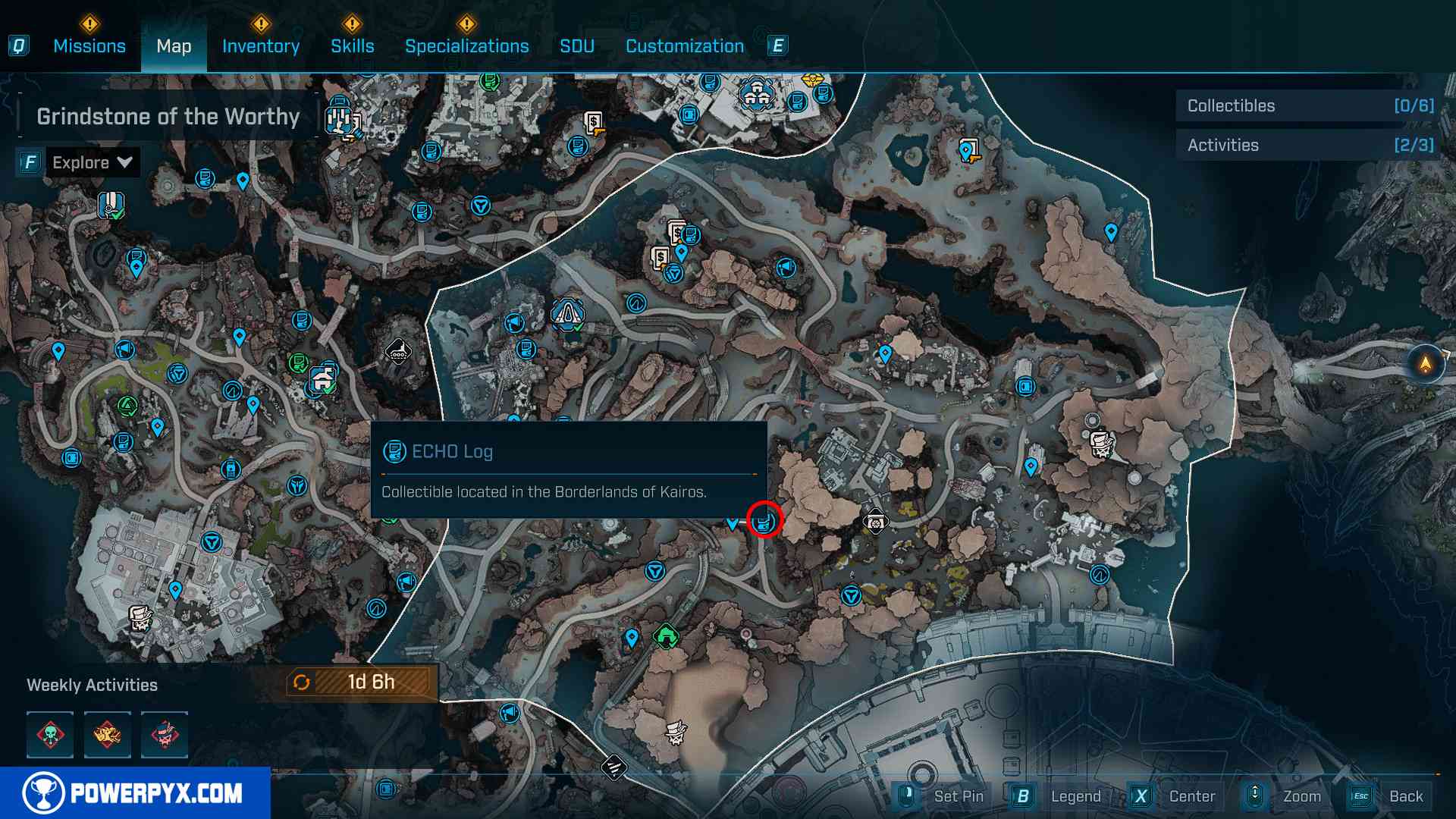Image resolution: width=1456 pixels, height=819 pixels.
Task: Click the PowerPyx.com watermark logo
Action: (x=135, y=793)
